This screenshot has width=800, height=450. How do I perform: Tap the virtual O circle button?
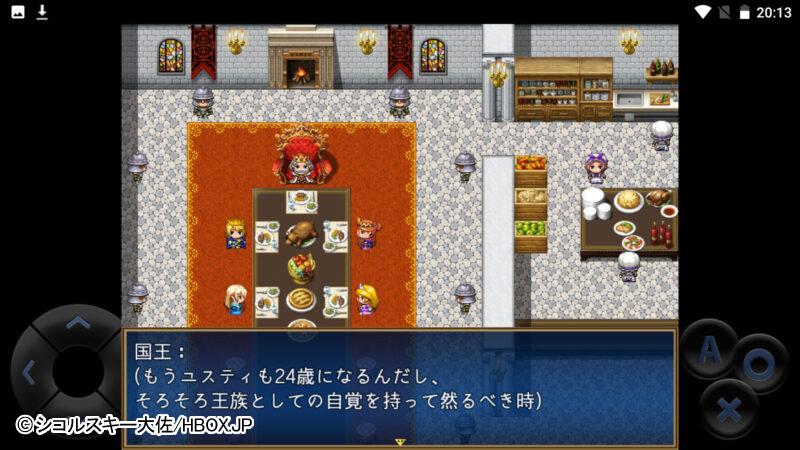(x=758, y=364)
